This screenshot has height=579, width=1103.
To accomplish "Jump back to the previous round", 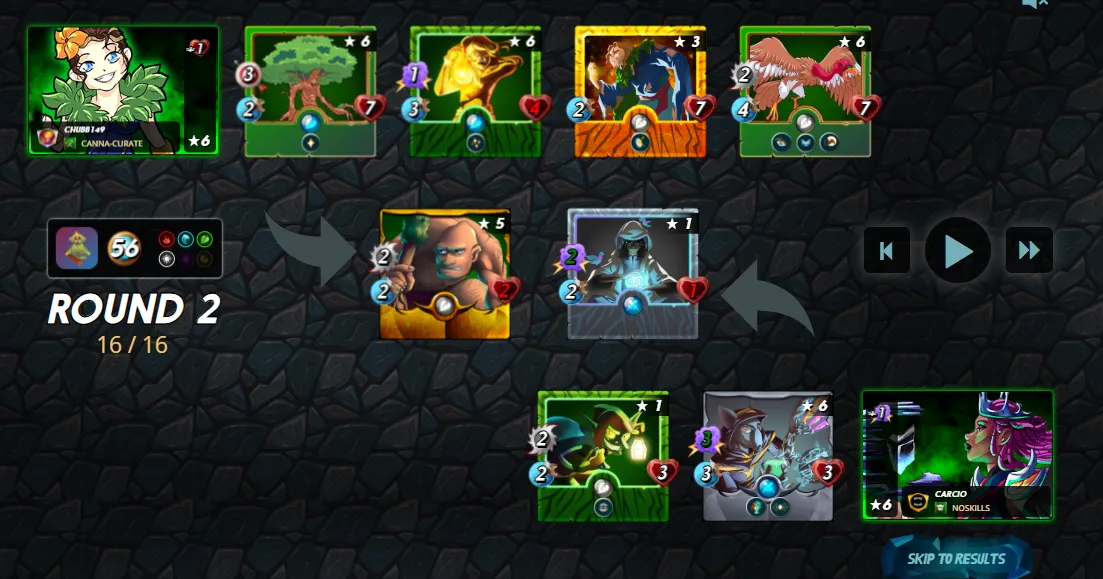I will [x=887, y=250].
